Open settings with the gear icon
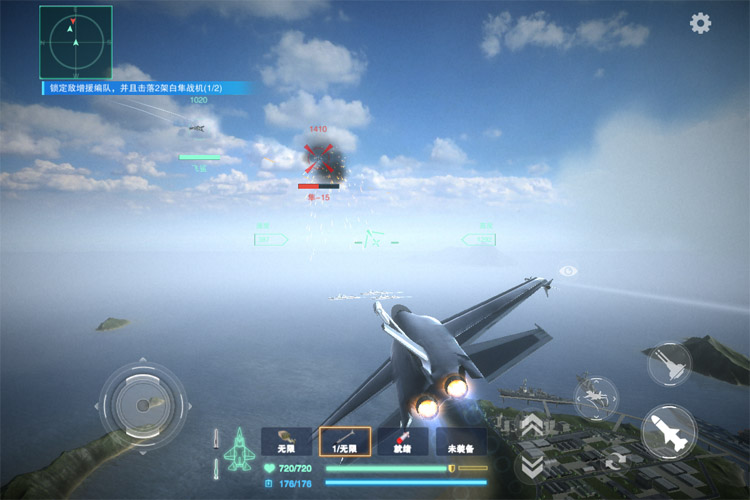750x500 pixels. tap(701, 23)
